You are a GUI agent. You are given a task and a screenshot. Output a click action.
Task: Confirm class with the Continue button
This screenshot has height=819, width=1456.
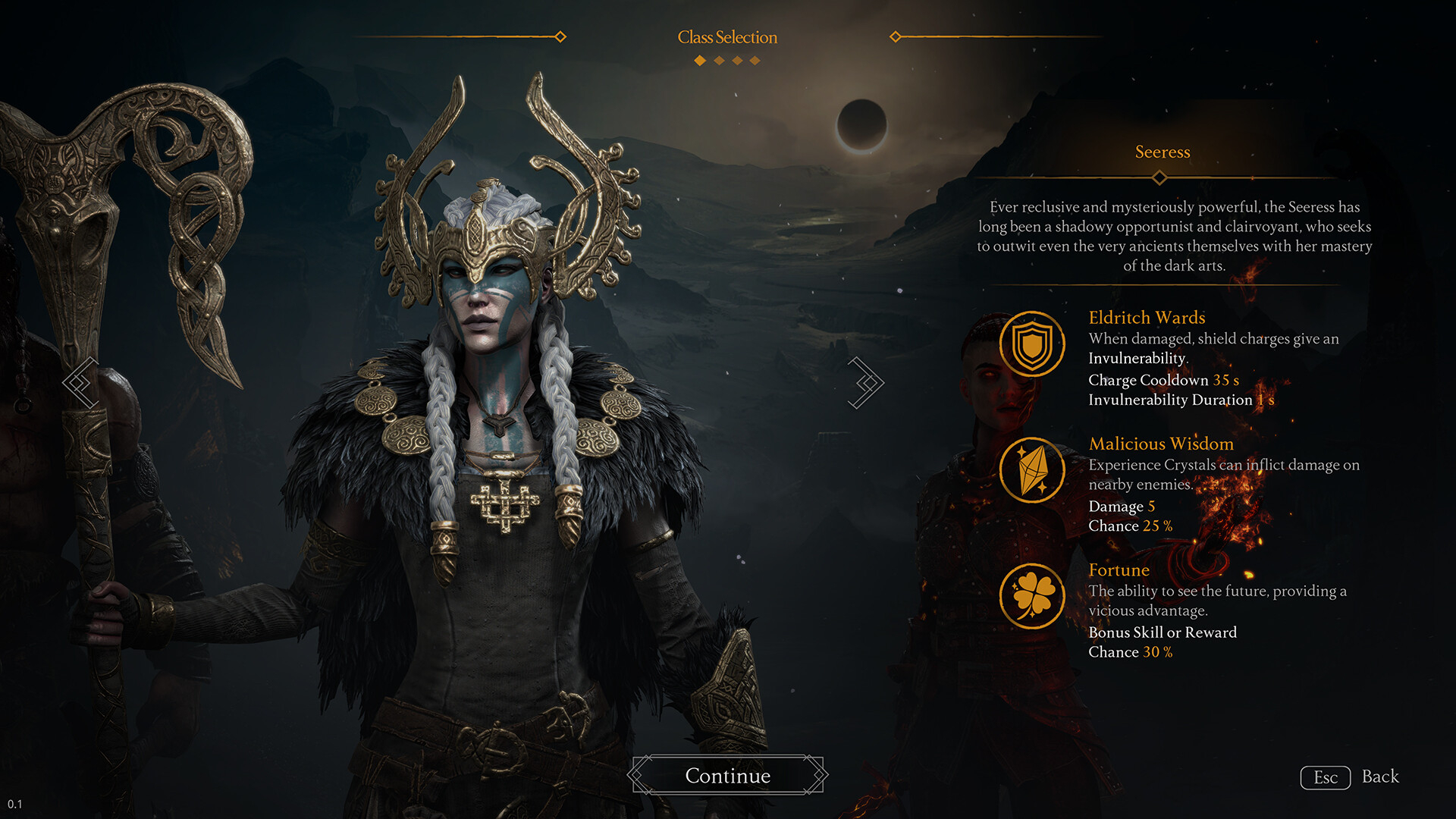click(728, 775)
